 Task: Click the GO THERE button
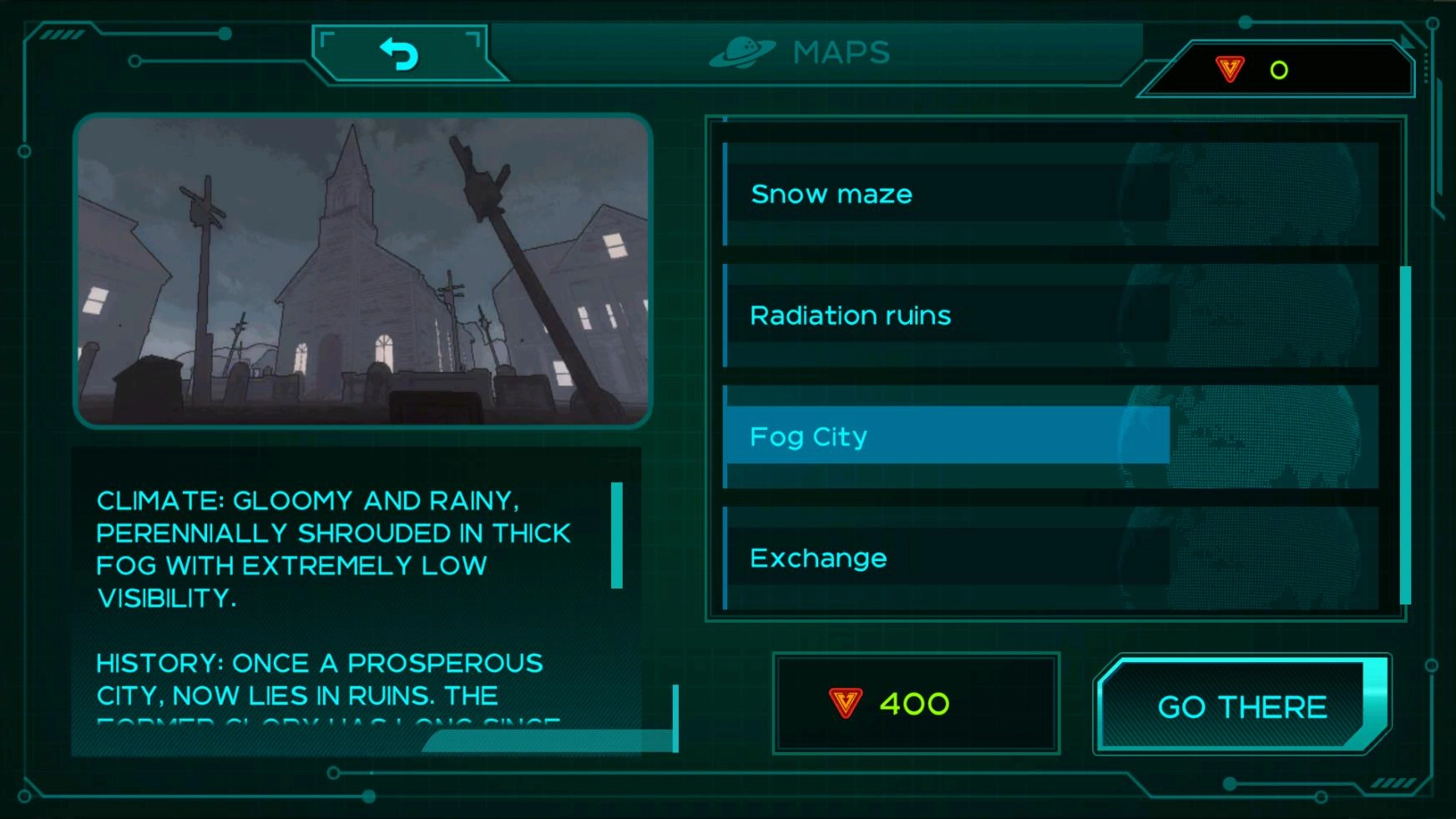[x=1241, y=706]
